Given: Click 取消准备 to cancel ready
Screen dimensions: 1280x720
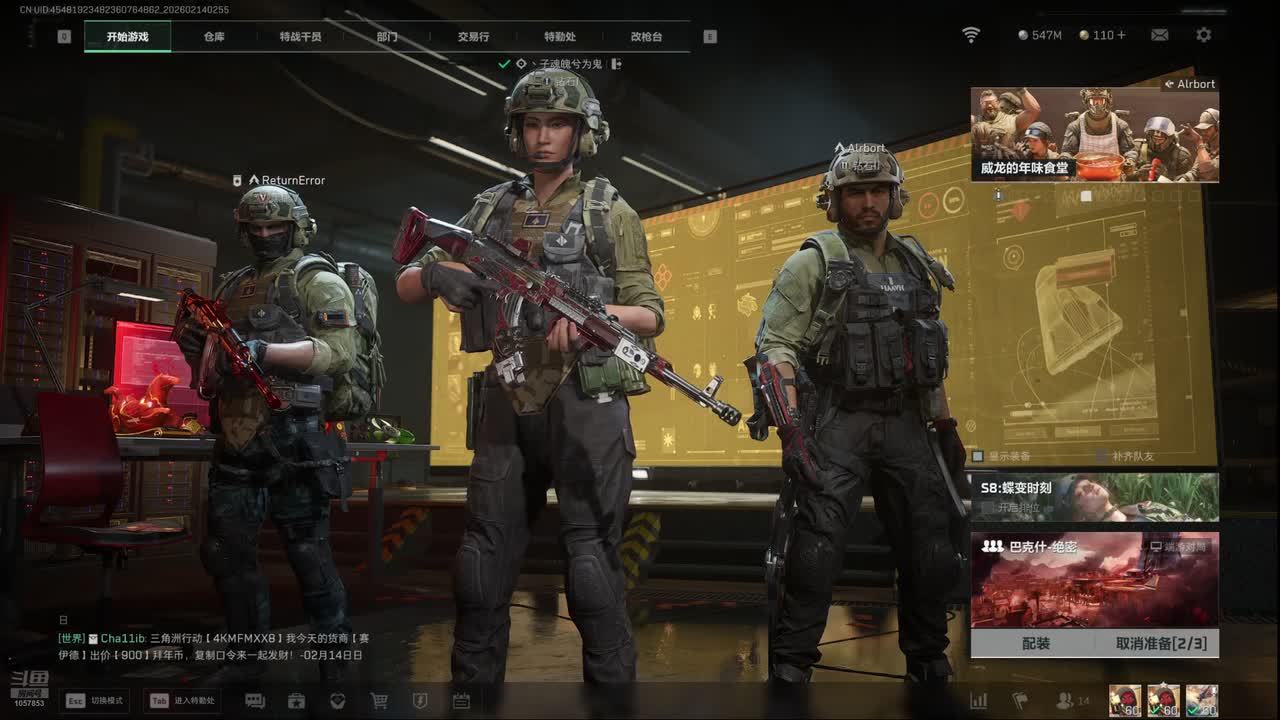Looking at the screenshot, I should (x=1160, y=643).
